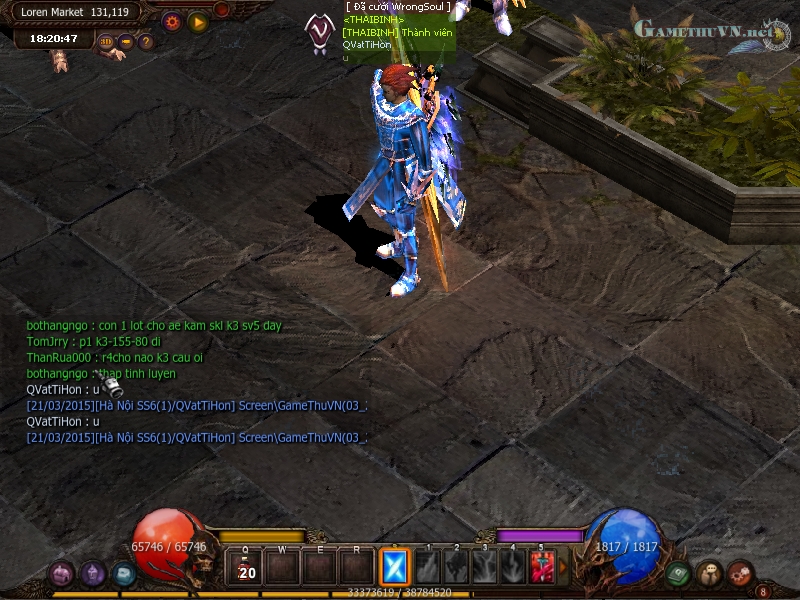This screenshot has width=800, height=600.
Task: Use the potion in the Q slot
Action: 244,568
